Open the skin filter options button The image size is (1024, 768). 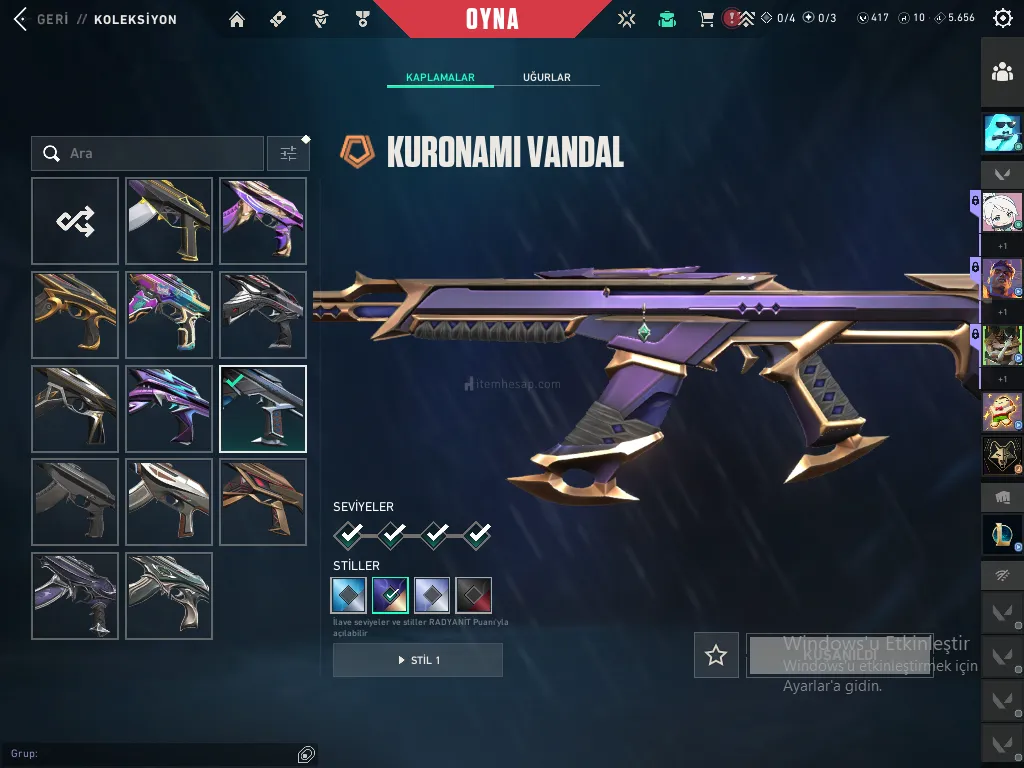288,153
